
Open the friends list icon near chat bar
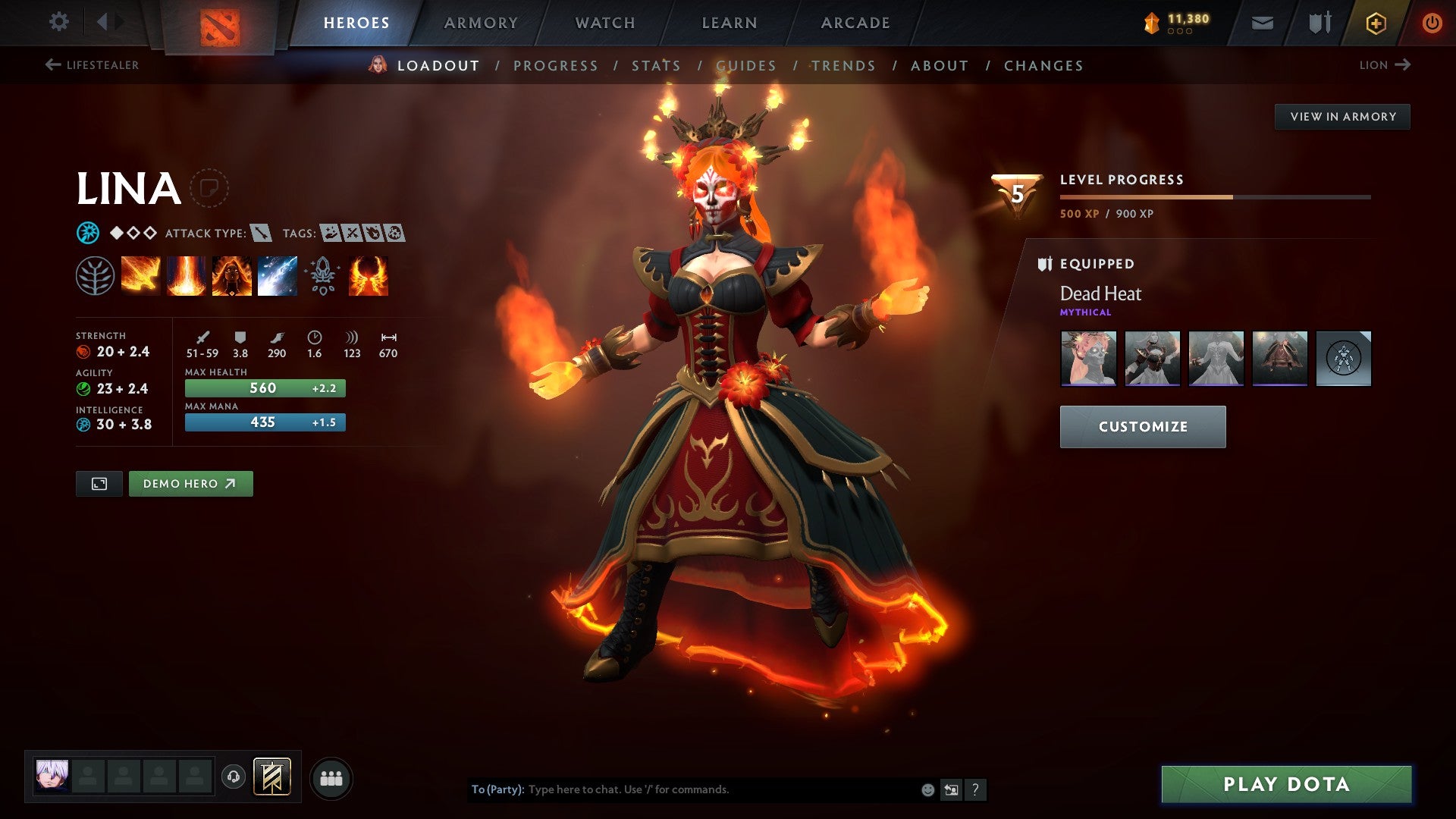[331, 777]
